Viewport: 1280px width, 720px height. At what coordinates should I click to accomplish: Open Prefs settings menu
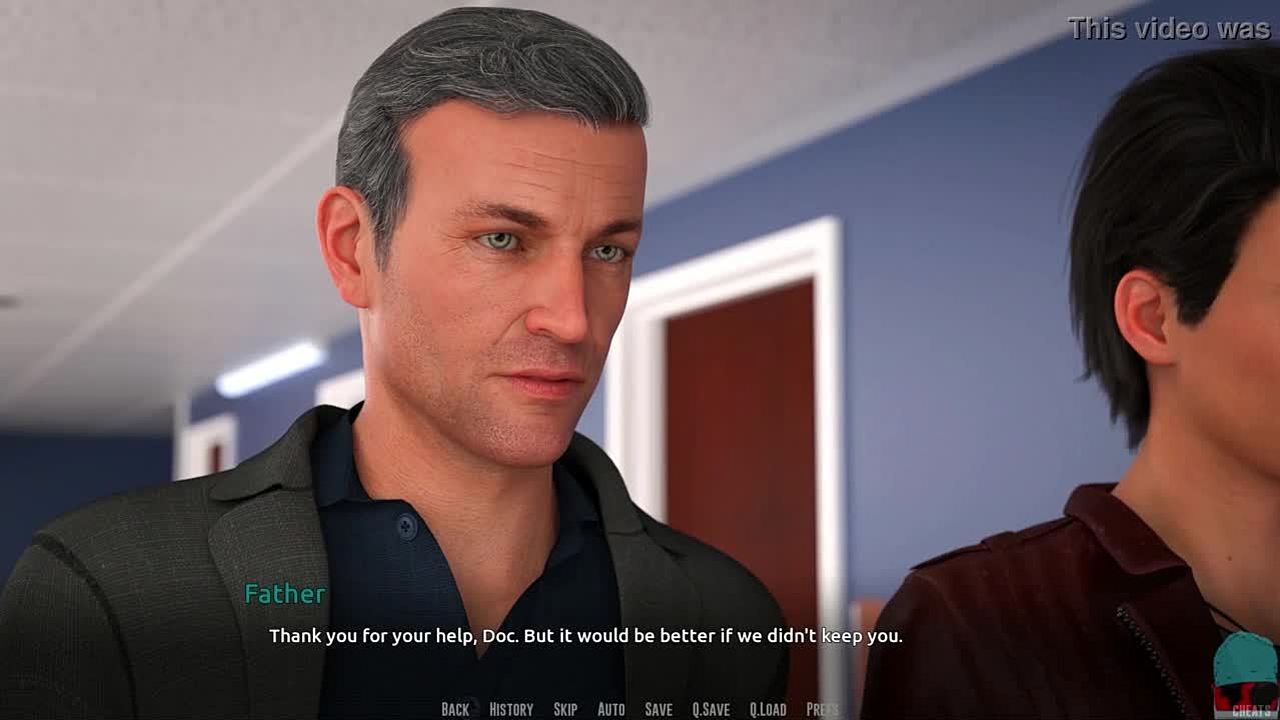[822, 709]
